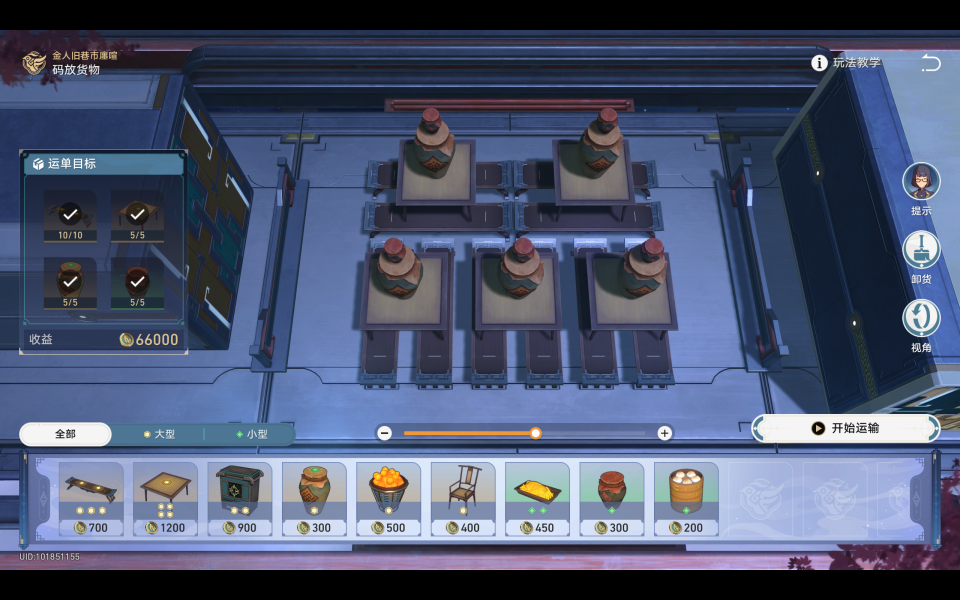Select the bamboo steamer costing 200
Viewport: 960px width, 600px height.
click(x=686, y=498)
